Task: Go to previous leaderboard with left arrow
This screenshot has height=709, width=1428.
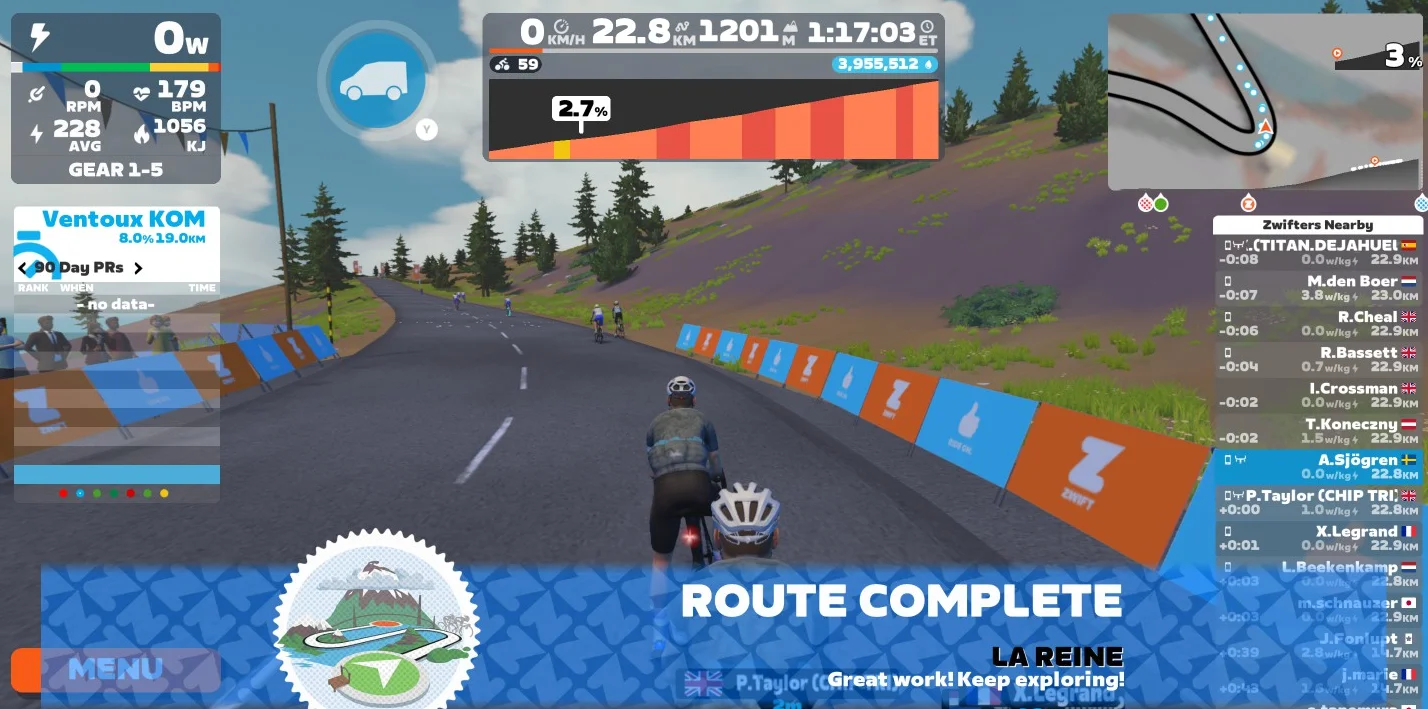Action: [x=23, y=268]
